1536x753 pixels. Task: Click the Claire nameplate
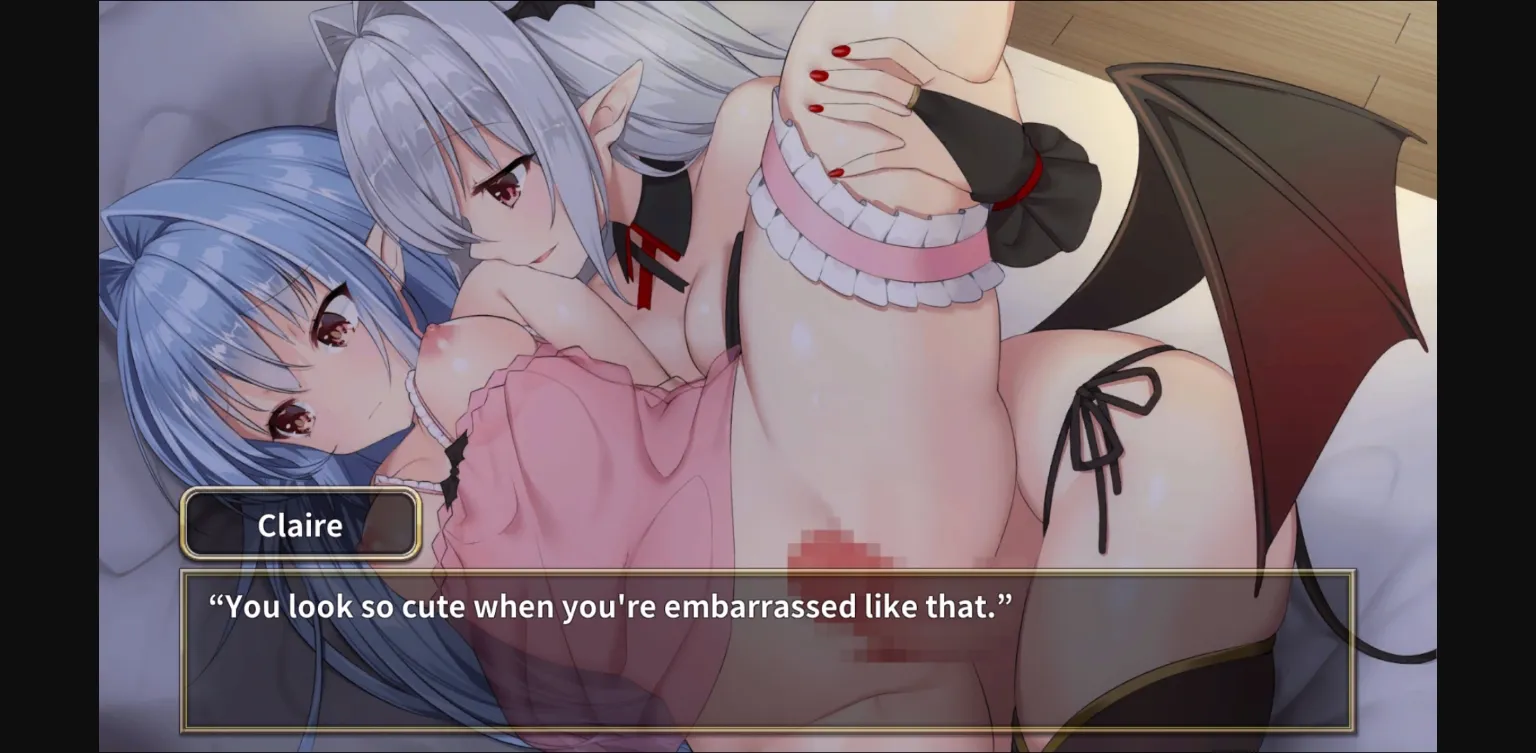tap(298, 524)
